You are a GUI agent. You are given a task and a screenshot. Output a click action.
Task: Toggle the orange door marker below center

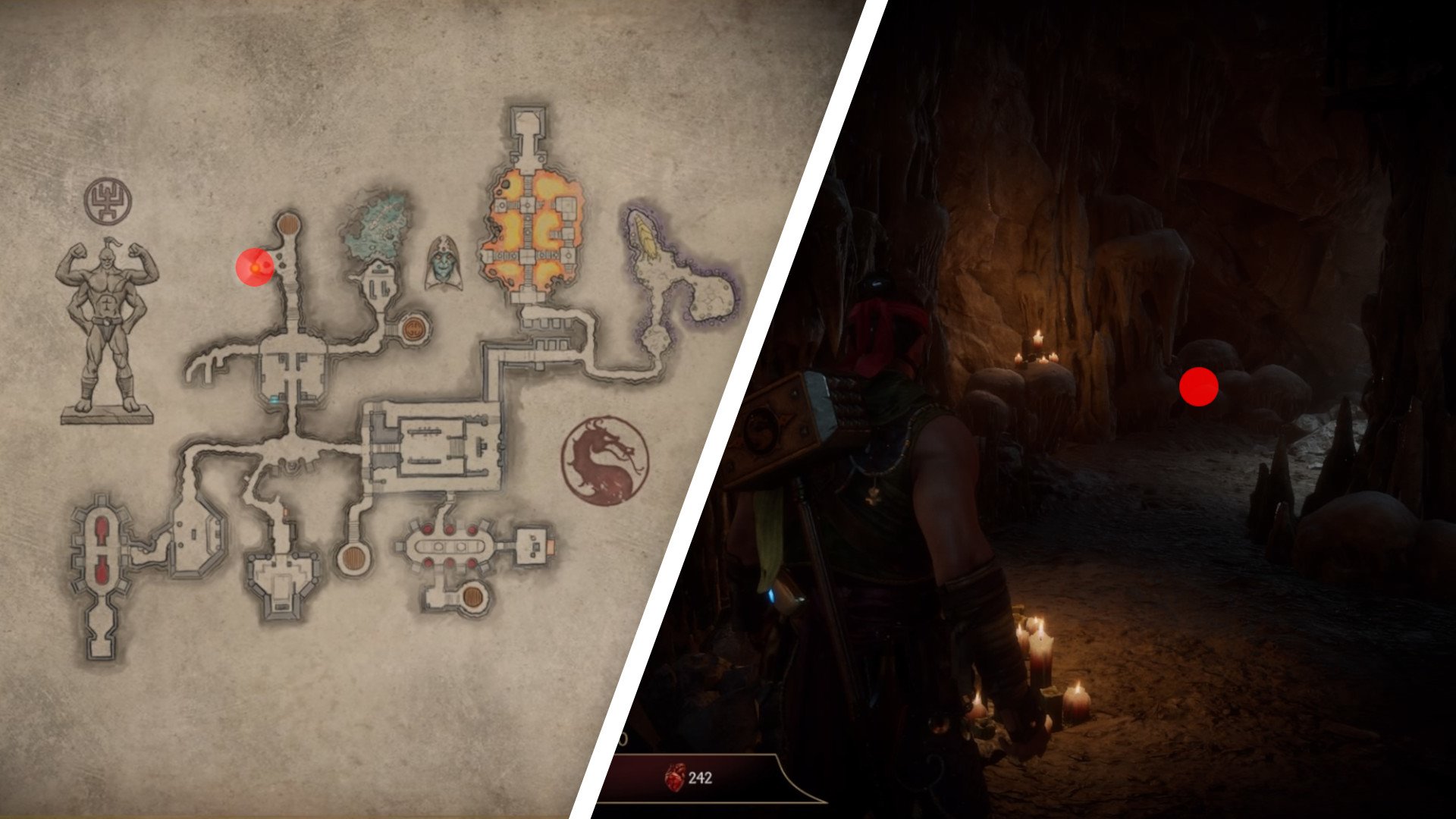(286, 512)
